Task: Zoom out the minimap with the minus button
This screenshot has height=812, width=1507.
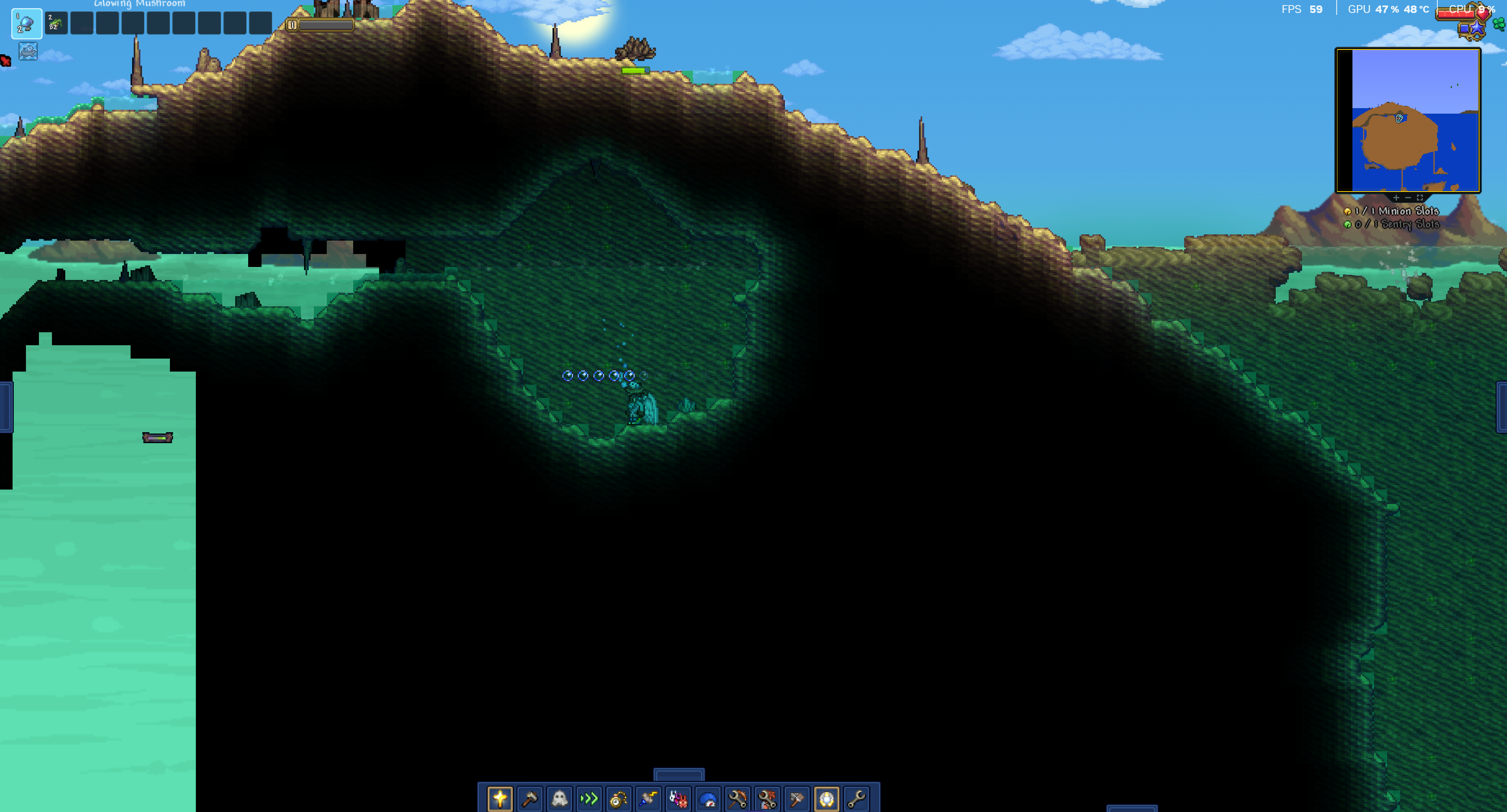Action: pos(1408,198)
